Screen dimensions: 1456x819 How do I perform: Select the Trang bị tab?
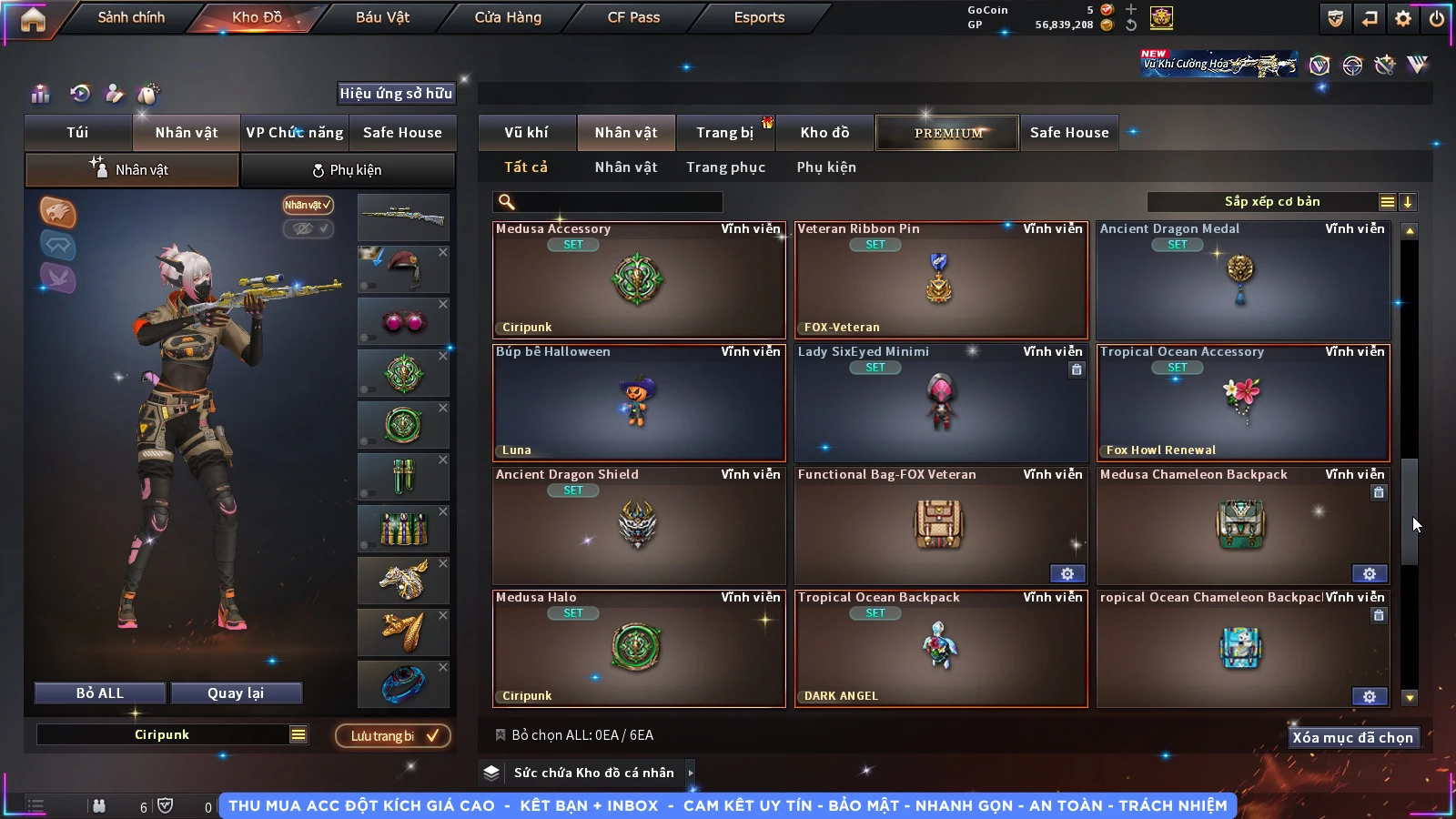pos(724,133)
